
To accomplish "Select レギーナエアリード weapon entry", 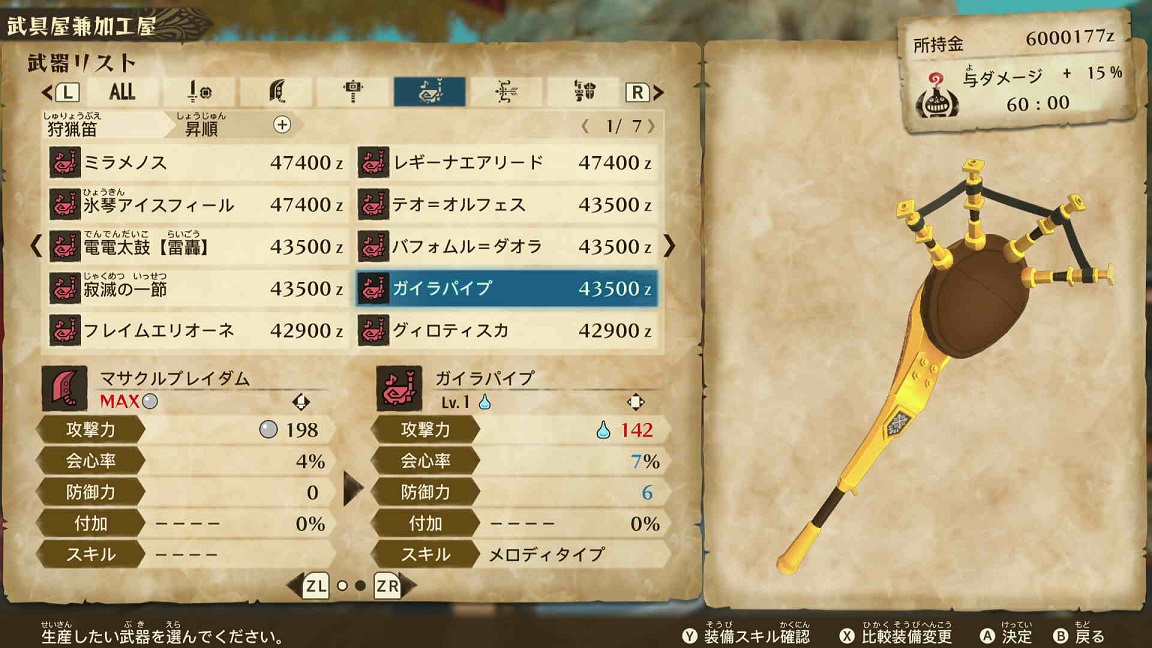I will 506,162.
